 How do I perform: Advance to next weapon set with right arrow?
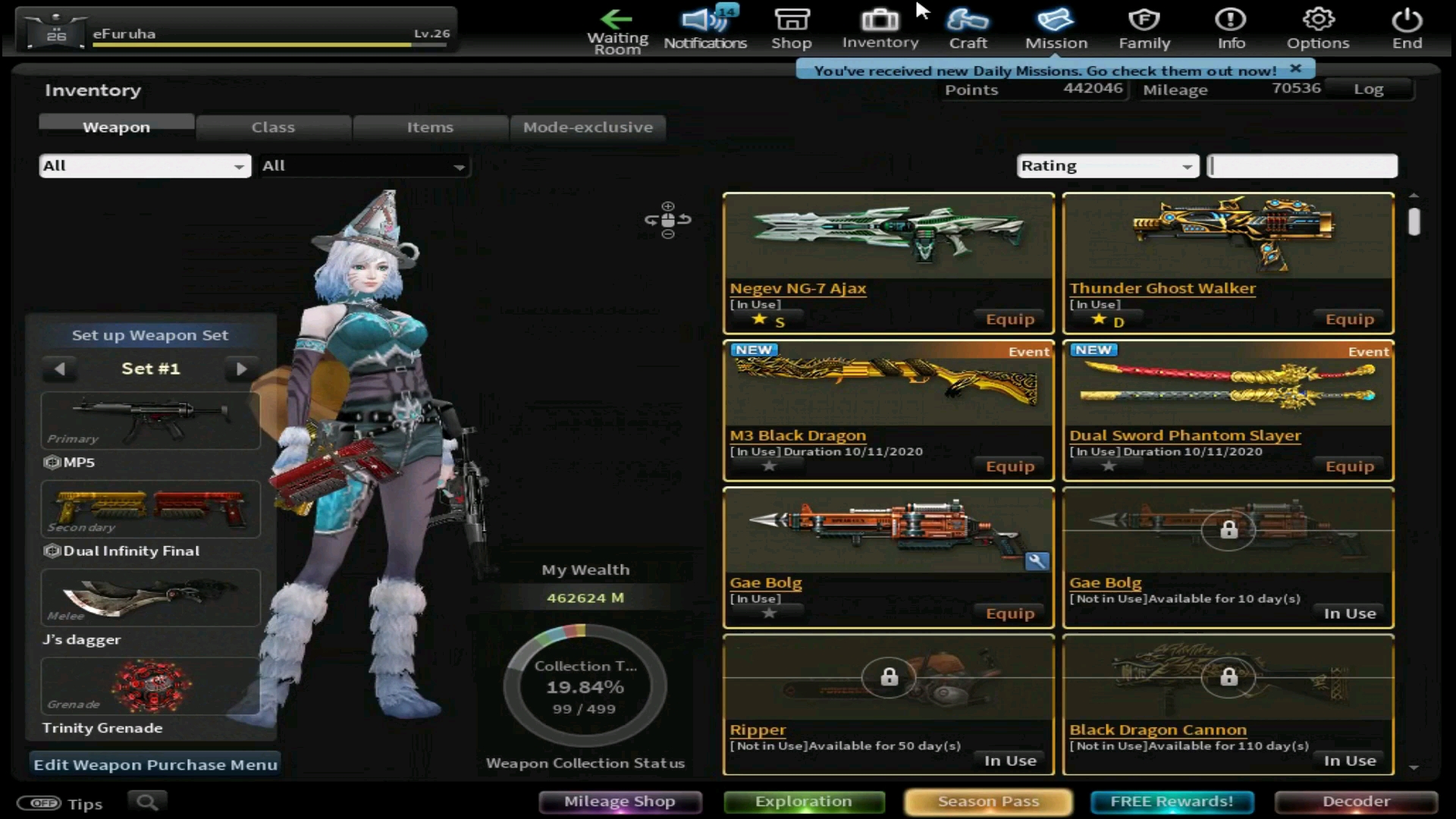pyautogui.click(x=242, y=369)
